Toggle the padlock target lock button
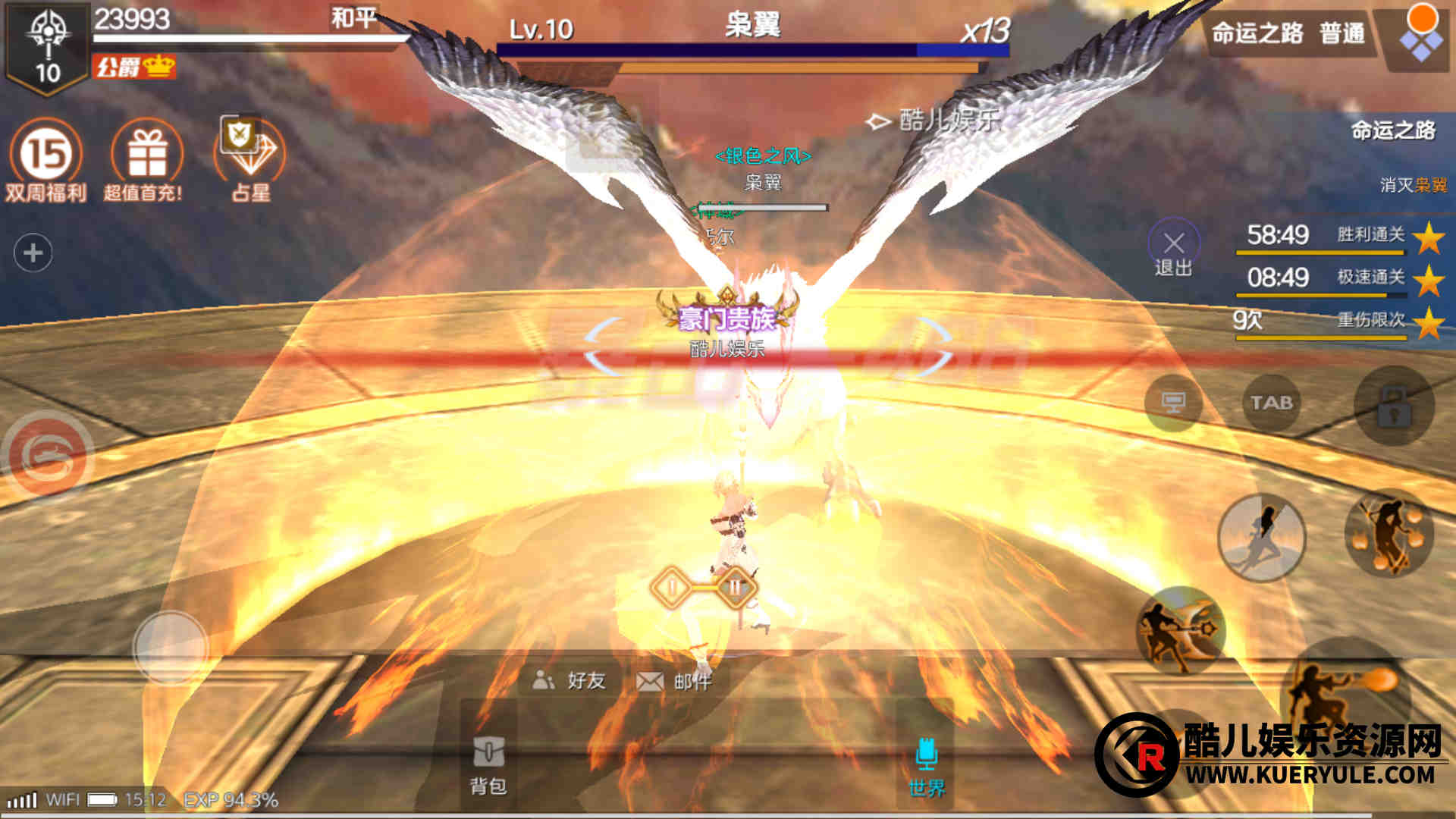The image size is (1456, 819). (x=1394, y=406)
